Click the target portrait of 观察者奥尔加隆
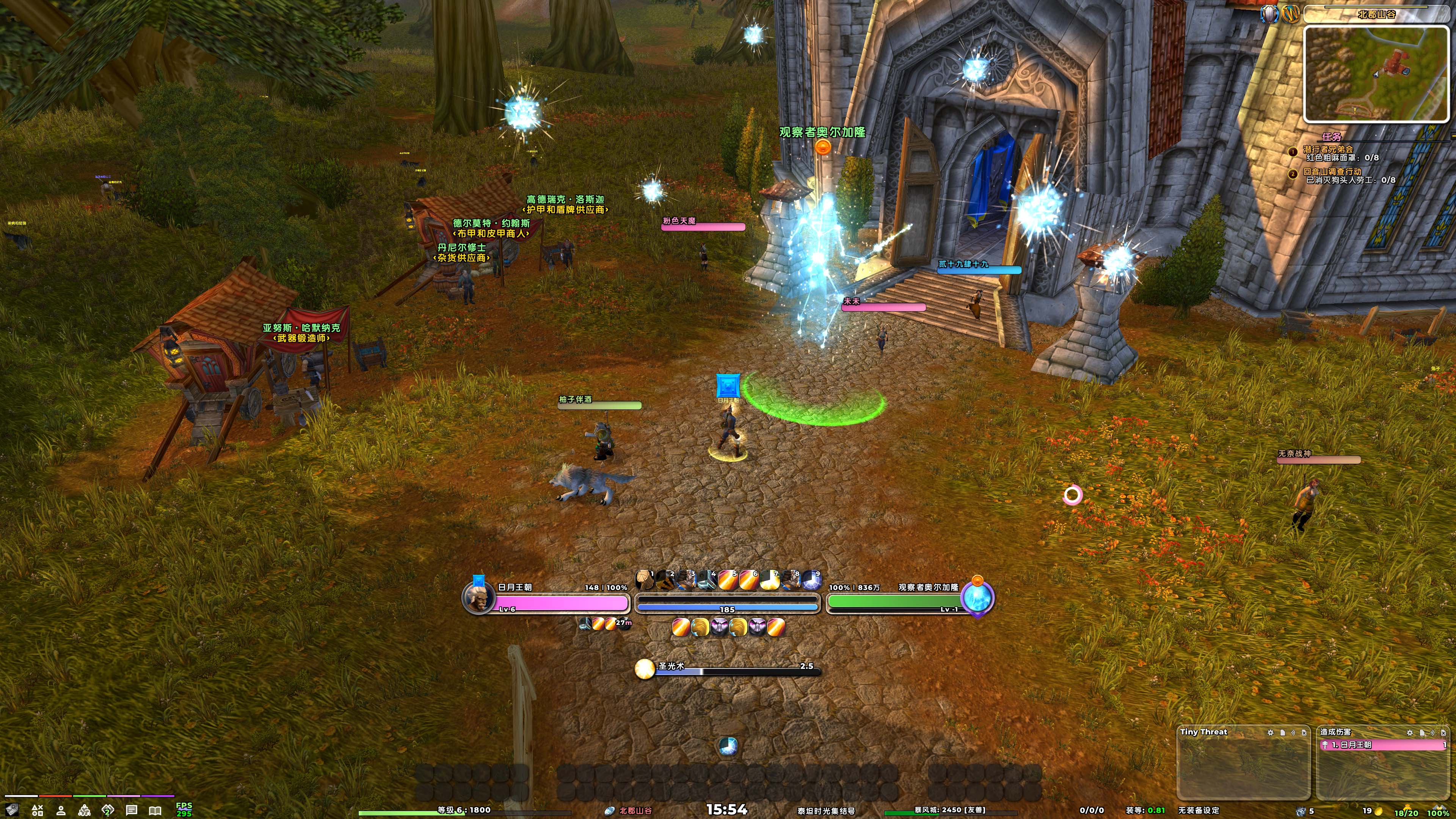The height and width of the screenshot is (819, 1456). (977, 599)
